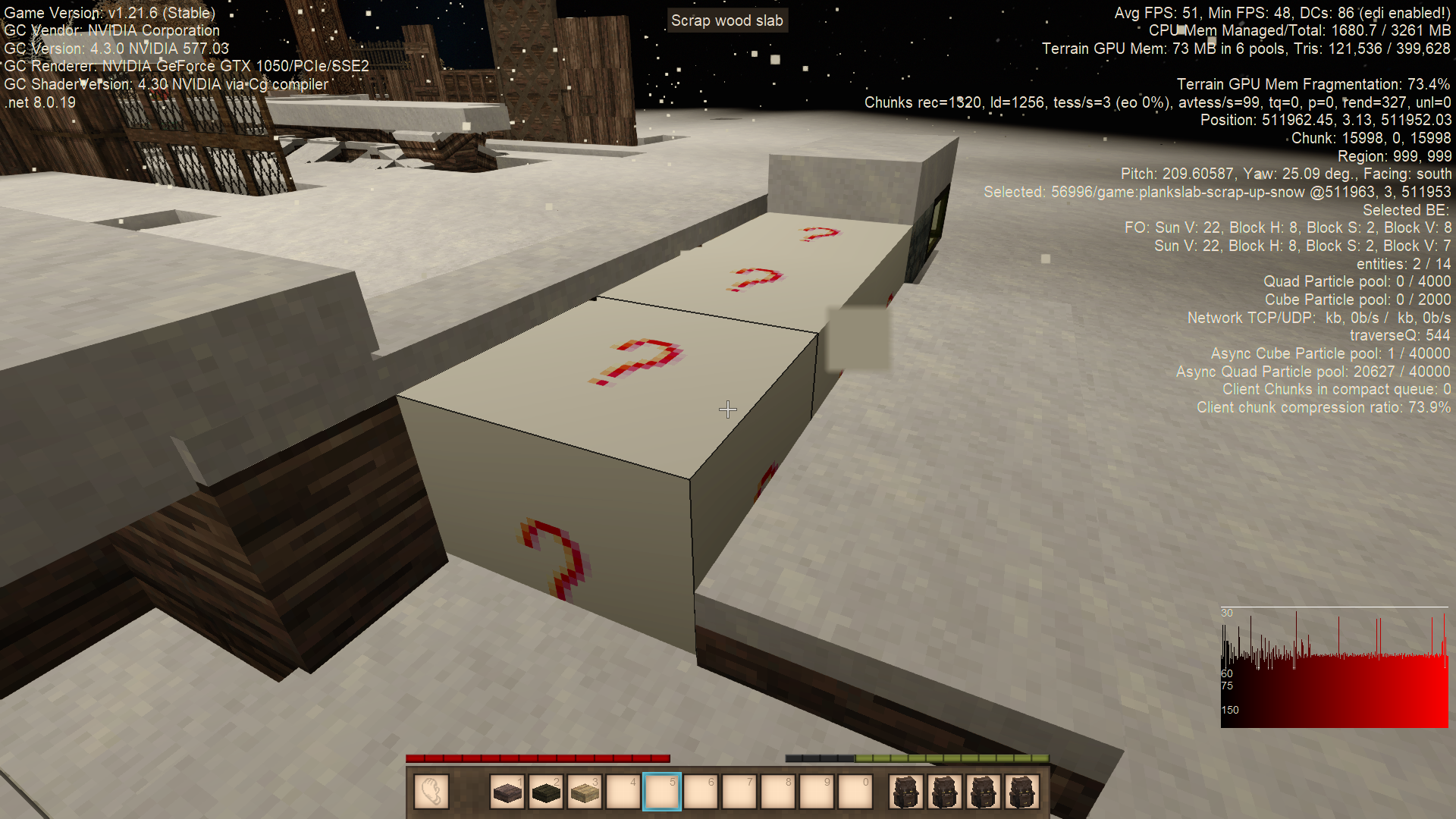Choose hotbar slot 6
The image size is (1456, 819).
(x=701, y=792)
